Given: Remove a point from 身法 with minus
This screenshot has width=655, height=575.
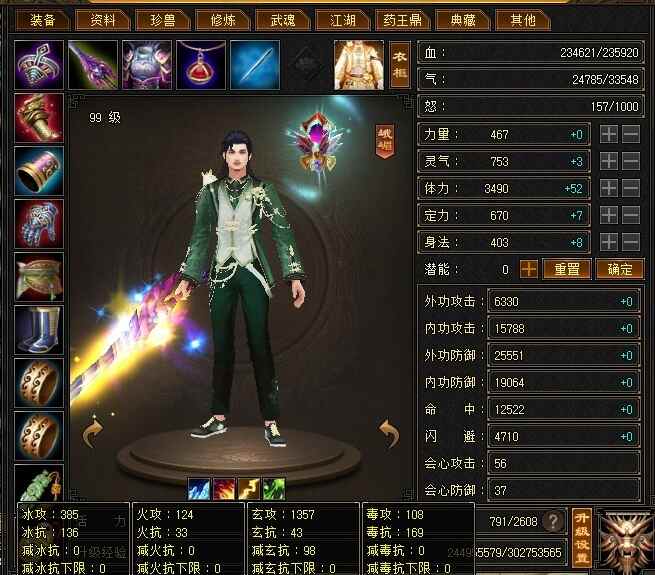Looking at the screenshot, I should [x=631, y=242].
